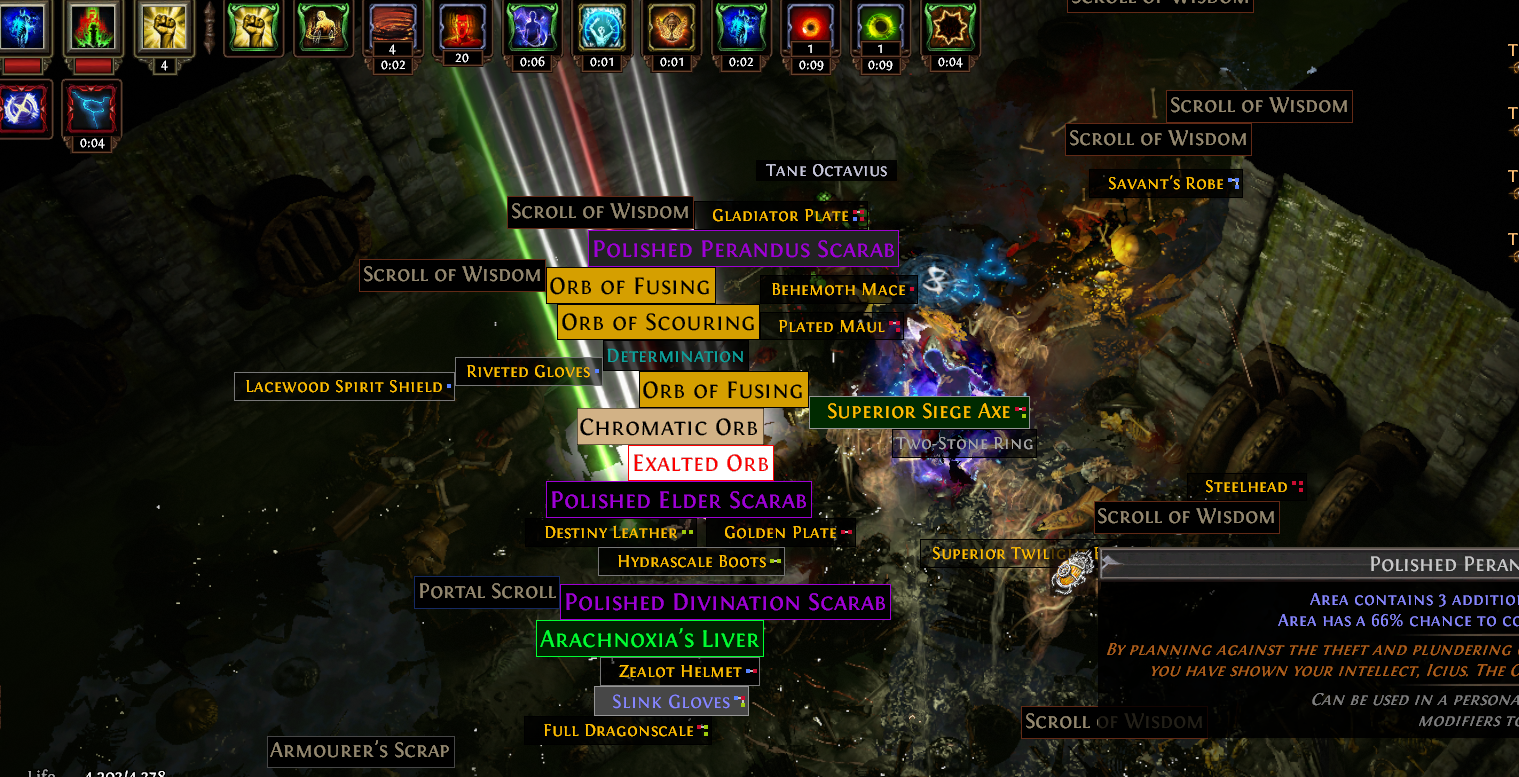Loot the Superior Siege Axe
The image size is (1519, 777).
click(919, 412)
